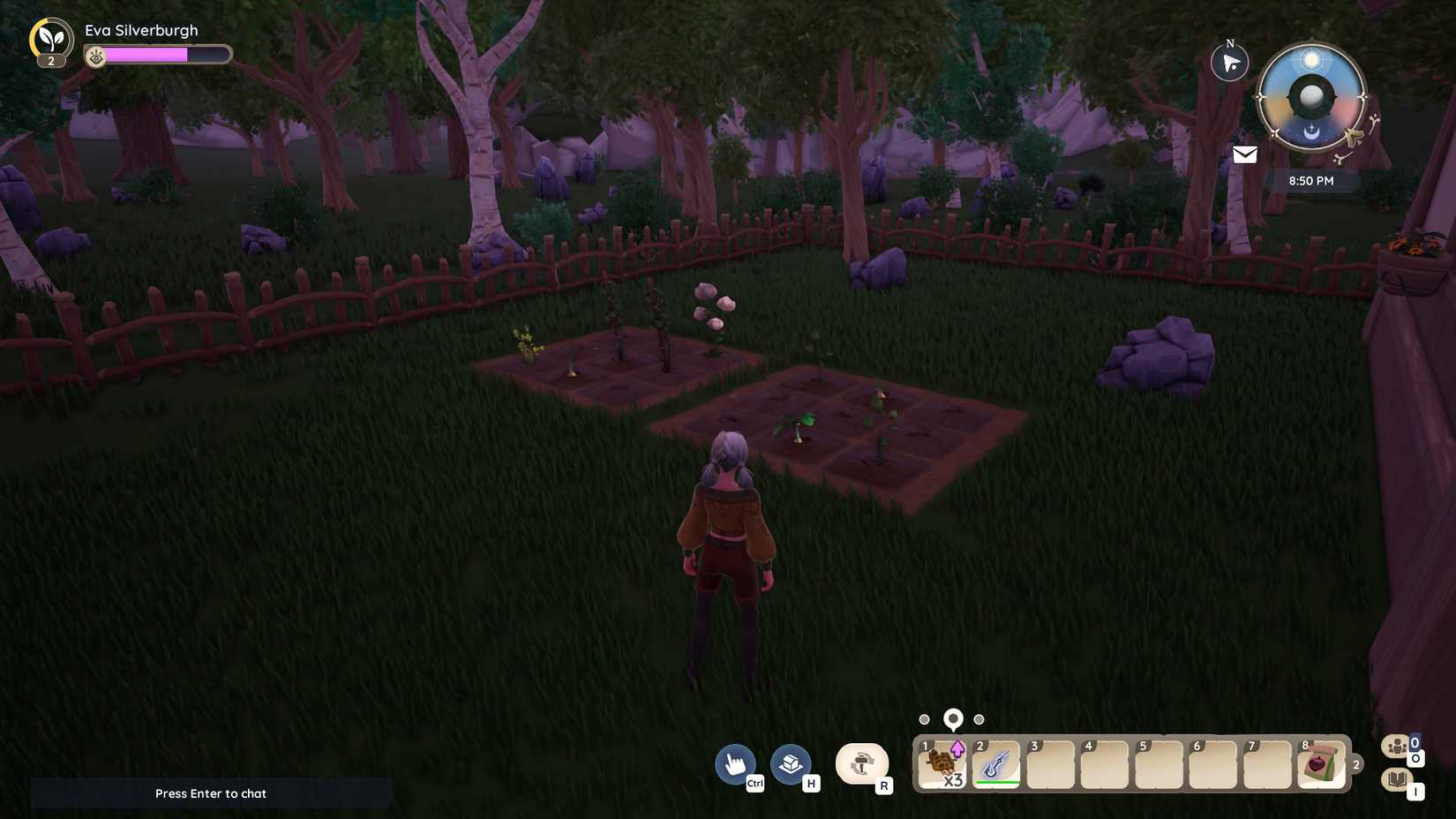Open the compass clock dial

pos(1310,99)
